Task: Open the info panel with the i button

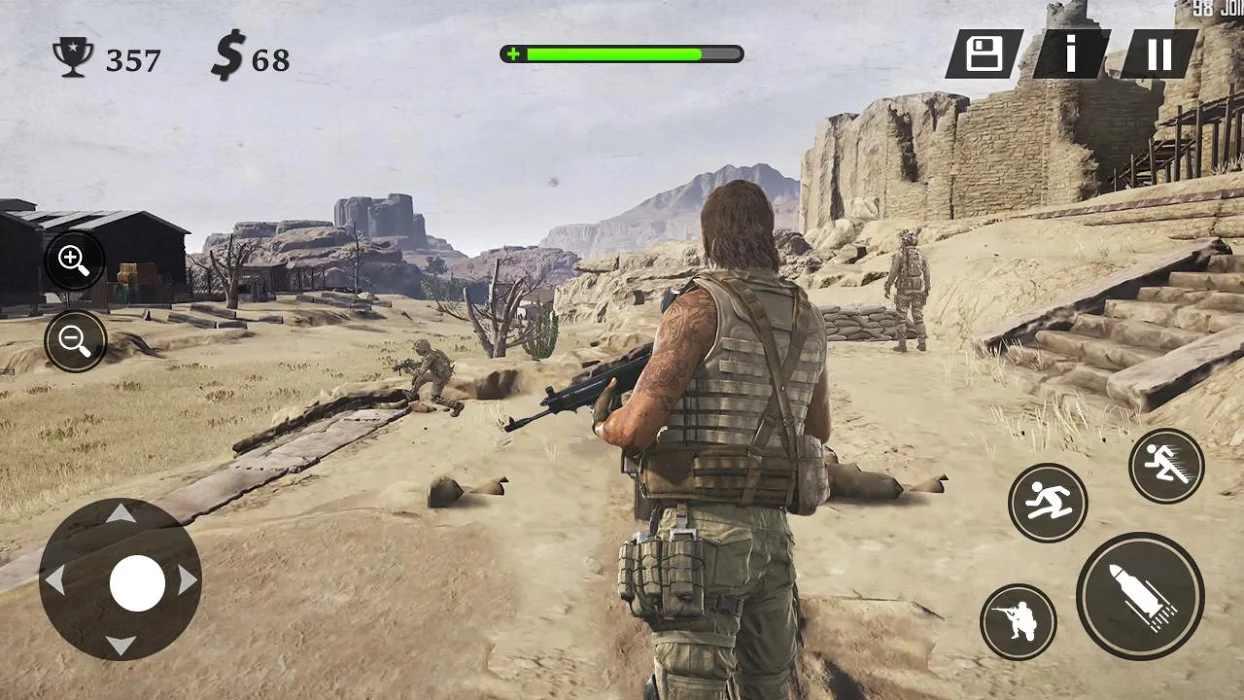Action: [1071, 54]
